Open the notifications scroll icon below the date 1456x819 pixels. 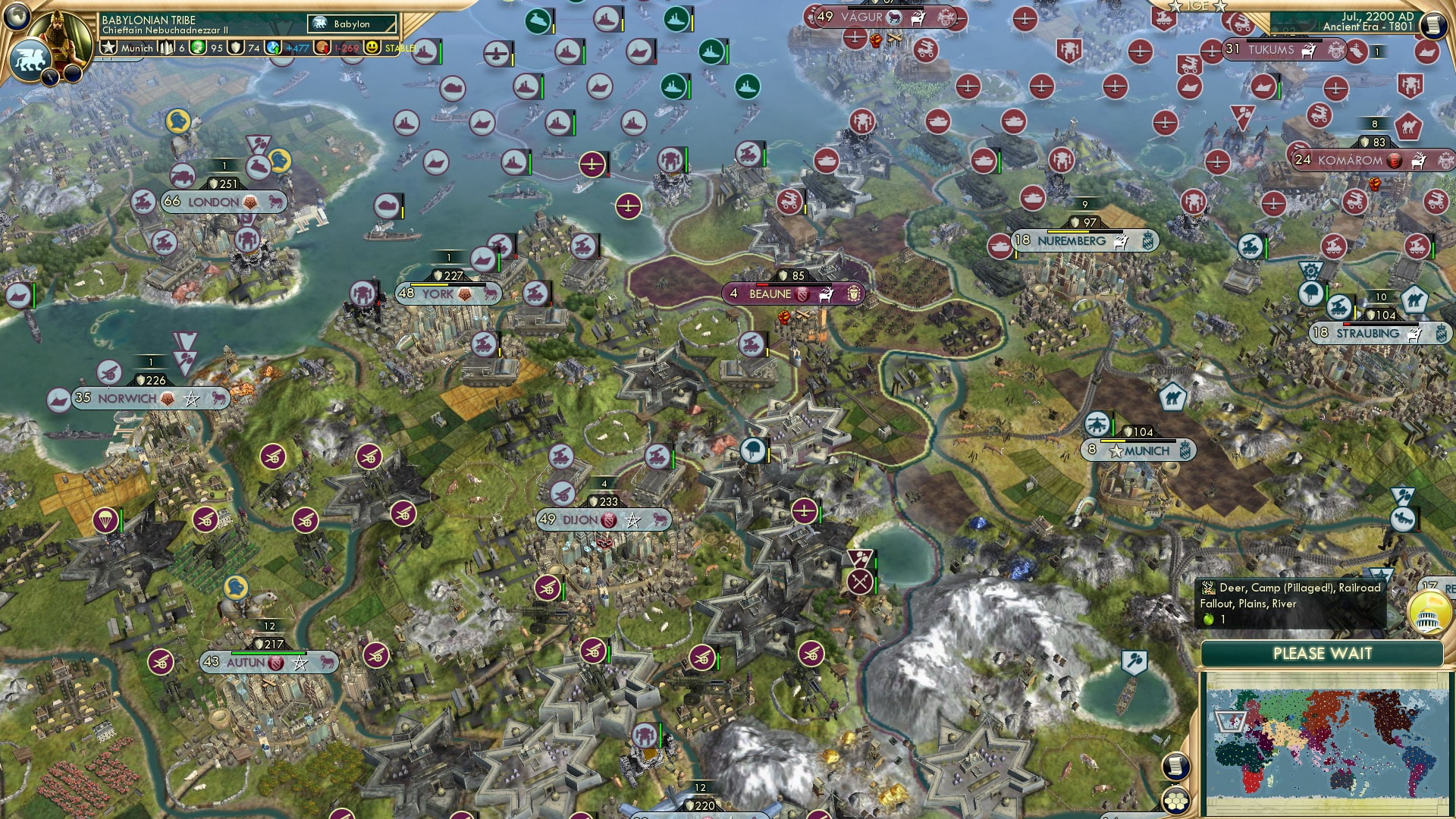tap(1432, 24)
